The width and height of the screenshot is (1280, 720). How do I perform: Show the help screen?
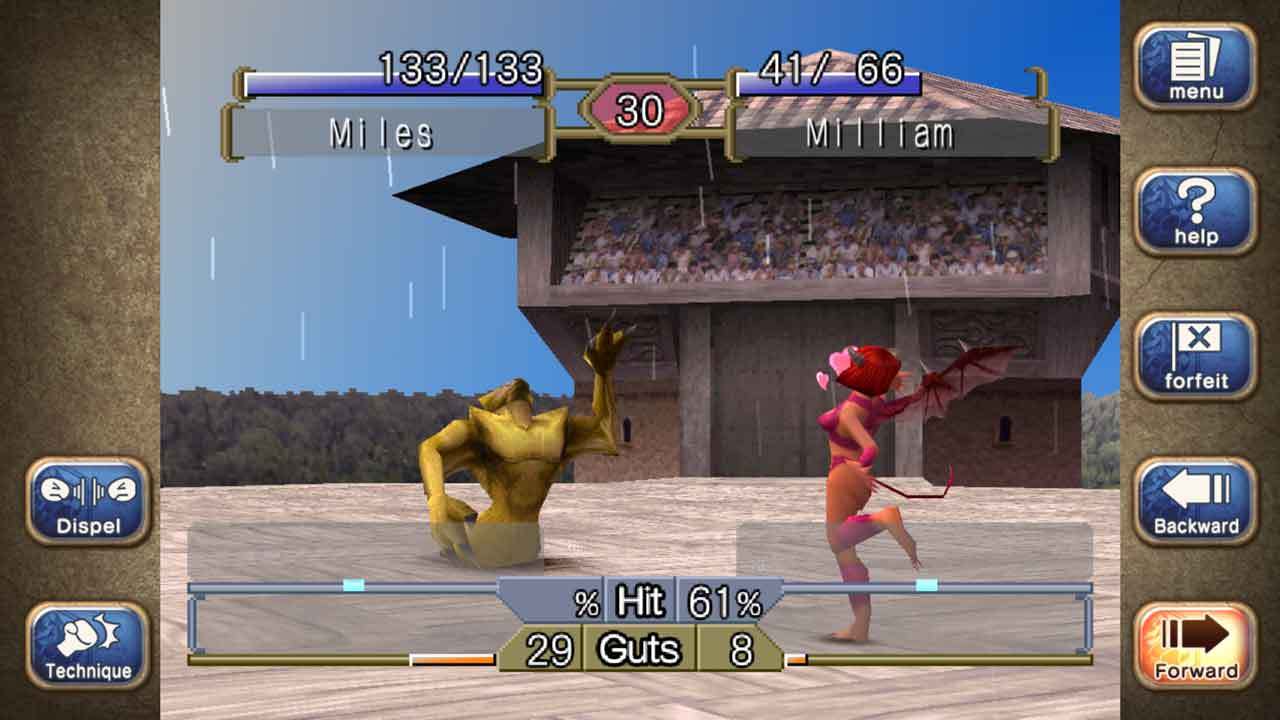[x=1195, y=211]
